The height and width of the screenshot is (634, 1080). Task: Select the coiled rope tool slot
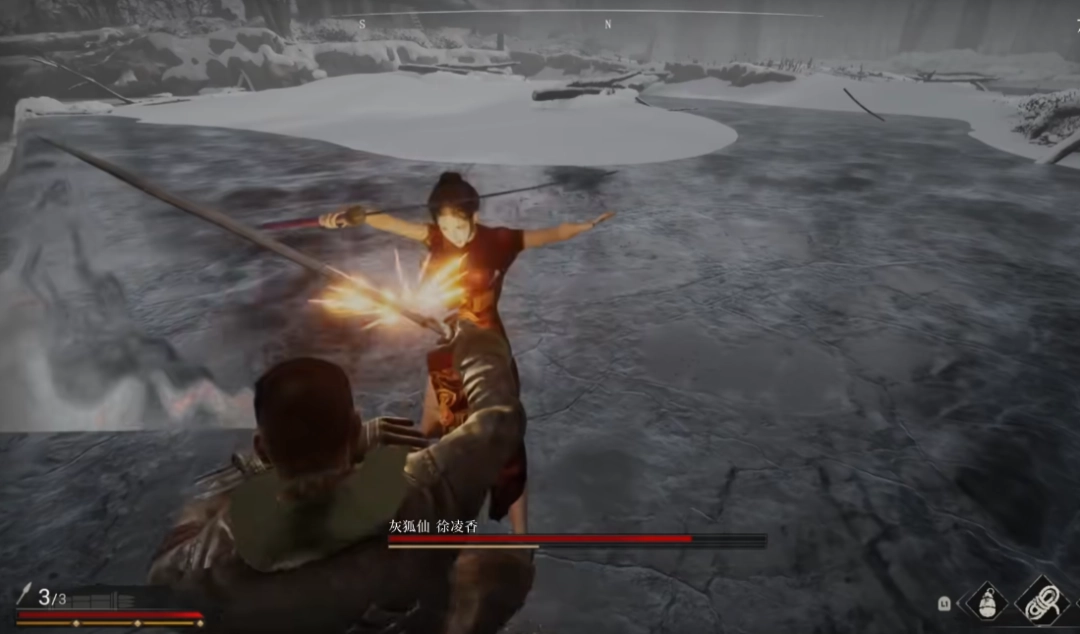[1041, 600]
